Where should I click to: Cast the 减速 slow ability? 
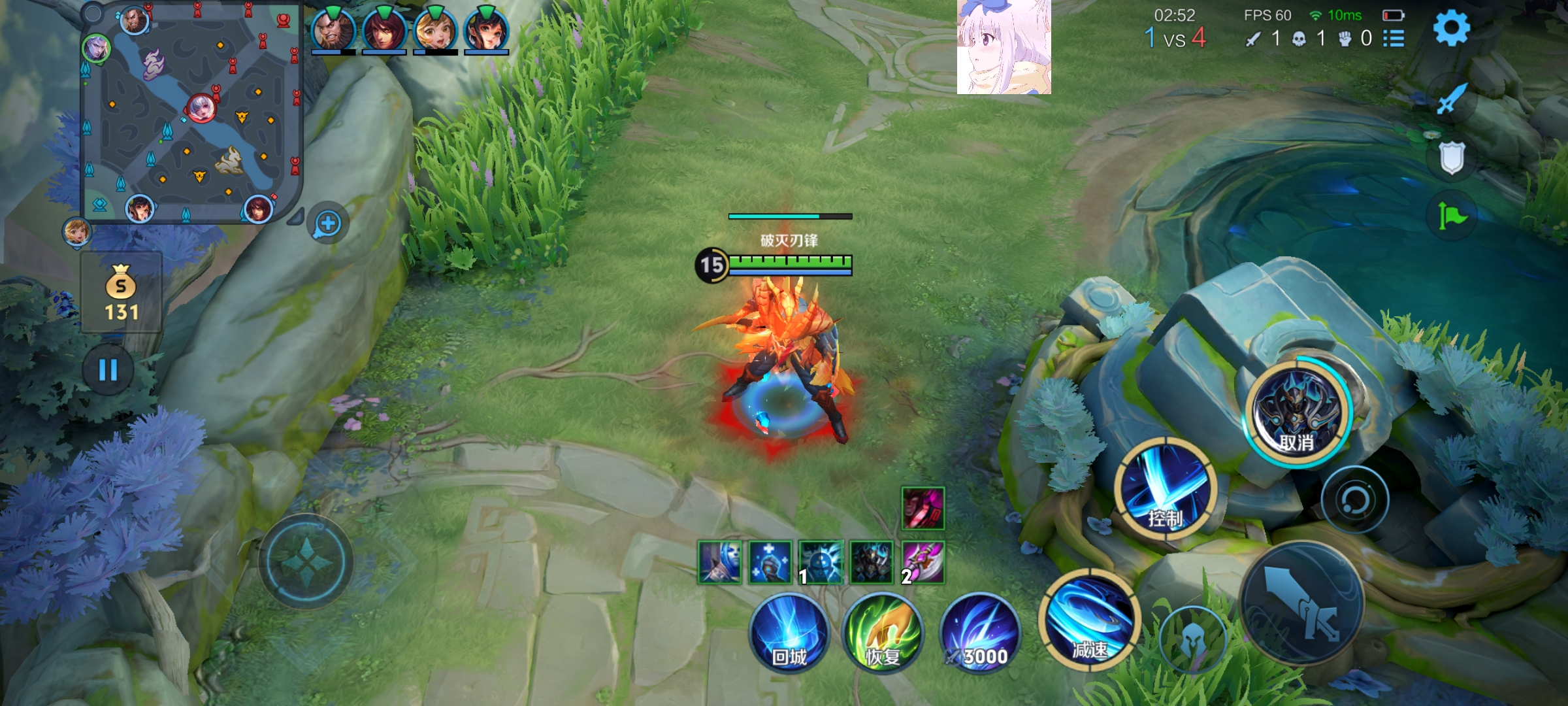1089,620
